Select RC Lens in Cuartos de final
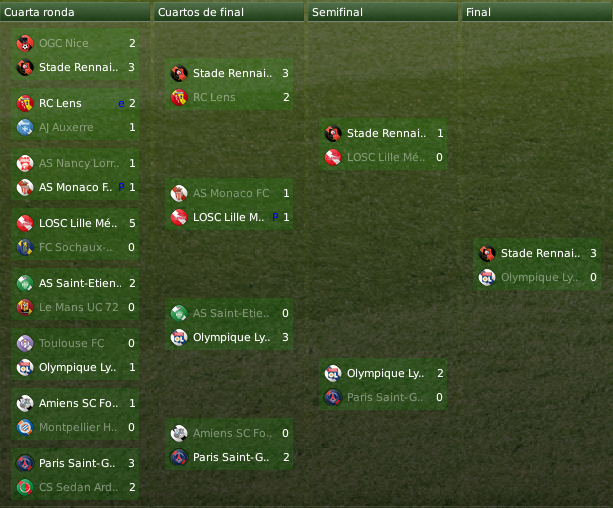The height and width of the screenshot is (508, 613). (x=214, y=97)
